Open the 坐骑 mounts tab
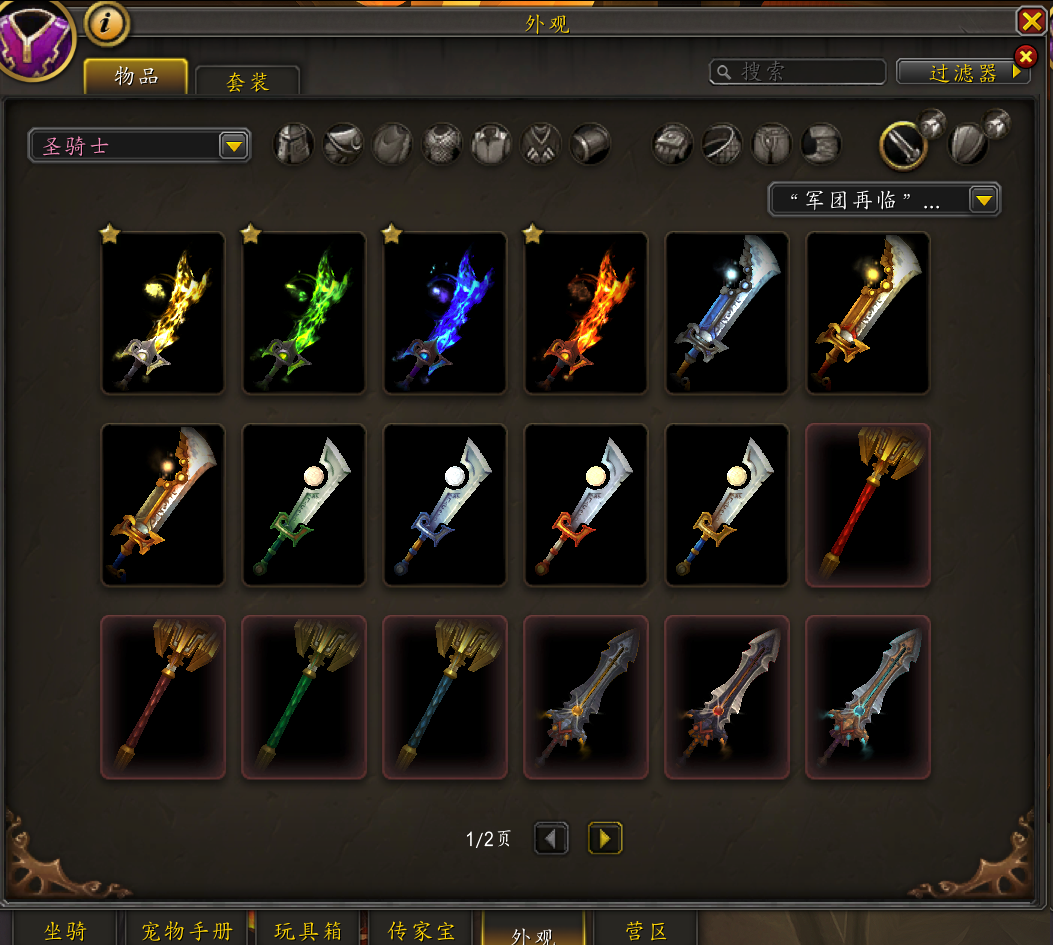Viewport: 1053px width, 945px height. (66, 931)
